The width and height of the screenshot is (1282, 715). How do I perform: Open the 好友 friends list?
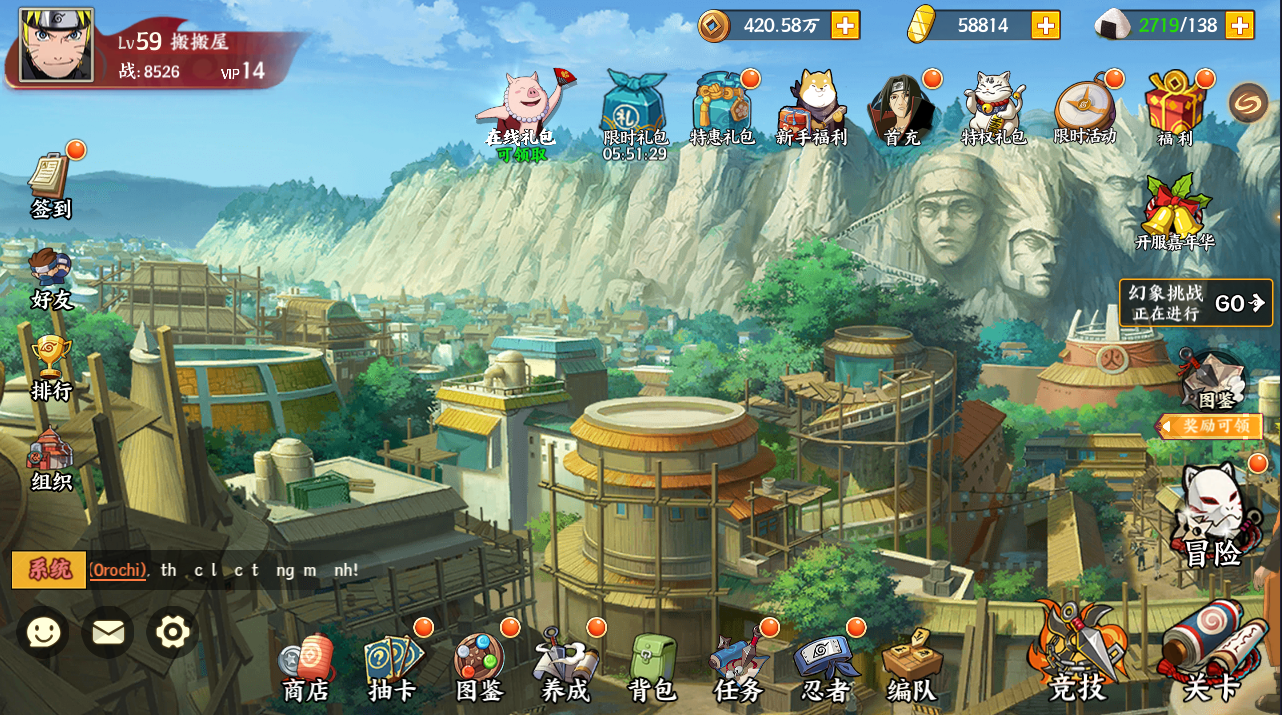[x=51, y=277]
